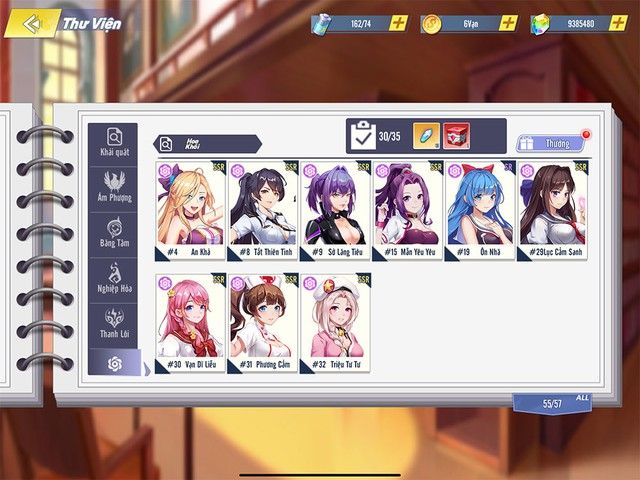Choose the Sở Lăng Tiêu character card
Viewport: 640px width, 480px height.
335,211
